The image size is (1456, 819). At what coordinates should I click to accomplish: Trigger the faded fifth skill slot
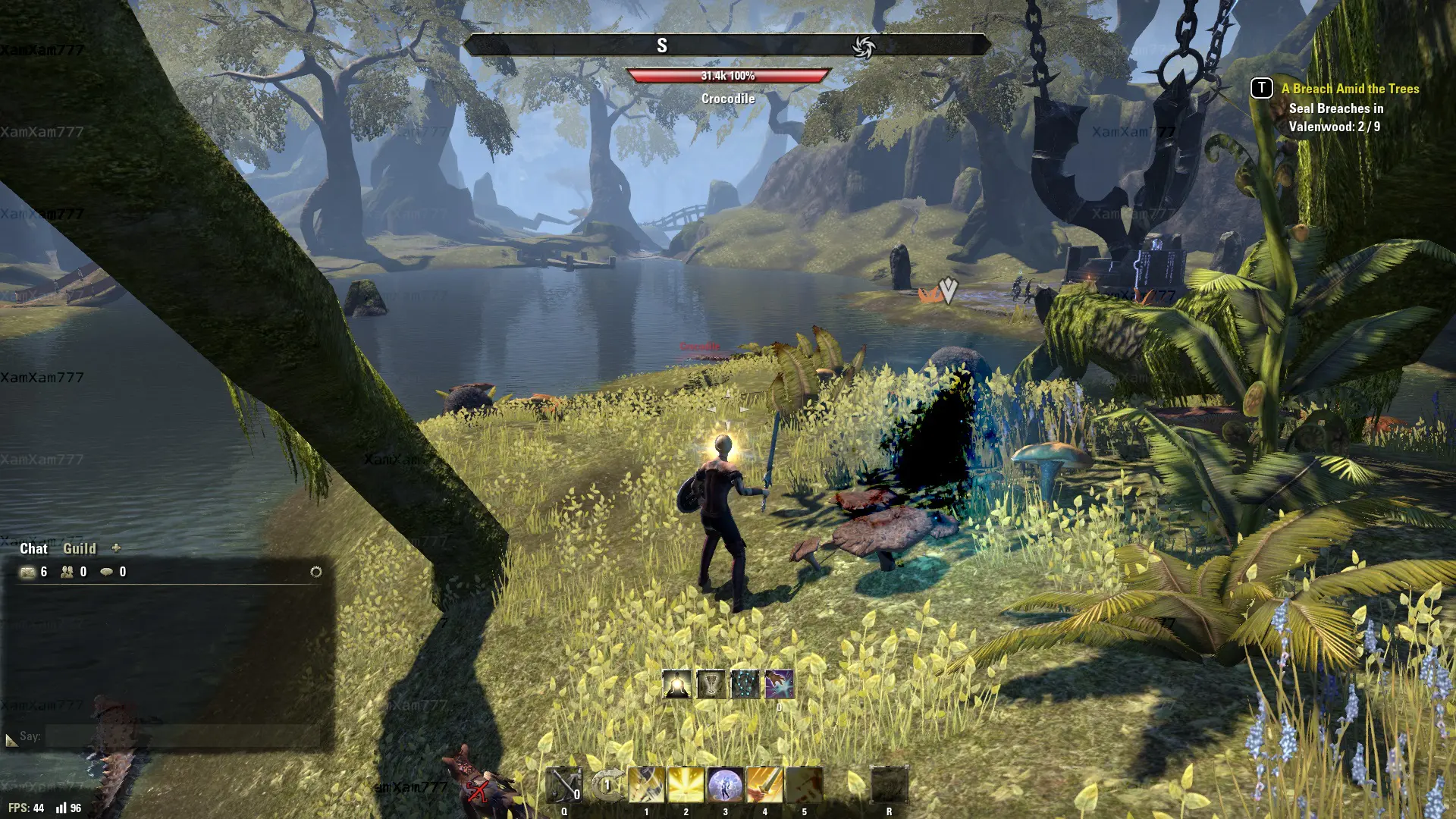point(804,786)
